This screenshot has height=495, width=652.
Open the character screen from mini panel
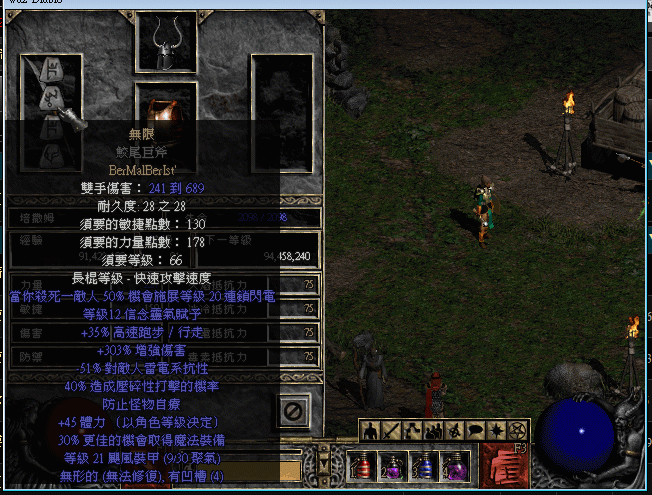tap(369, 431)
